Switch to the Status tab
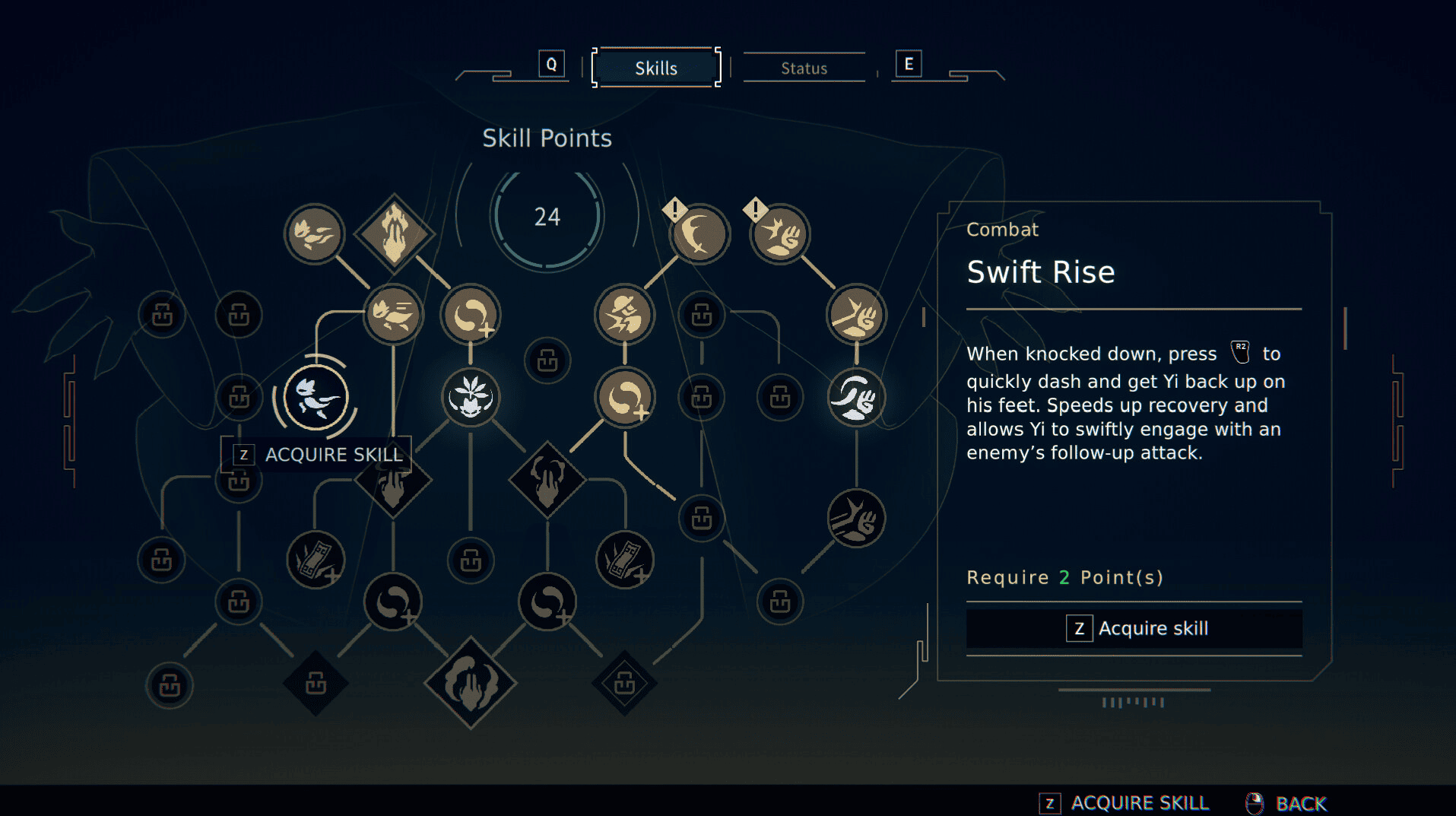The height and width of the screenshot is (816, 1456). tap(804, 68)
